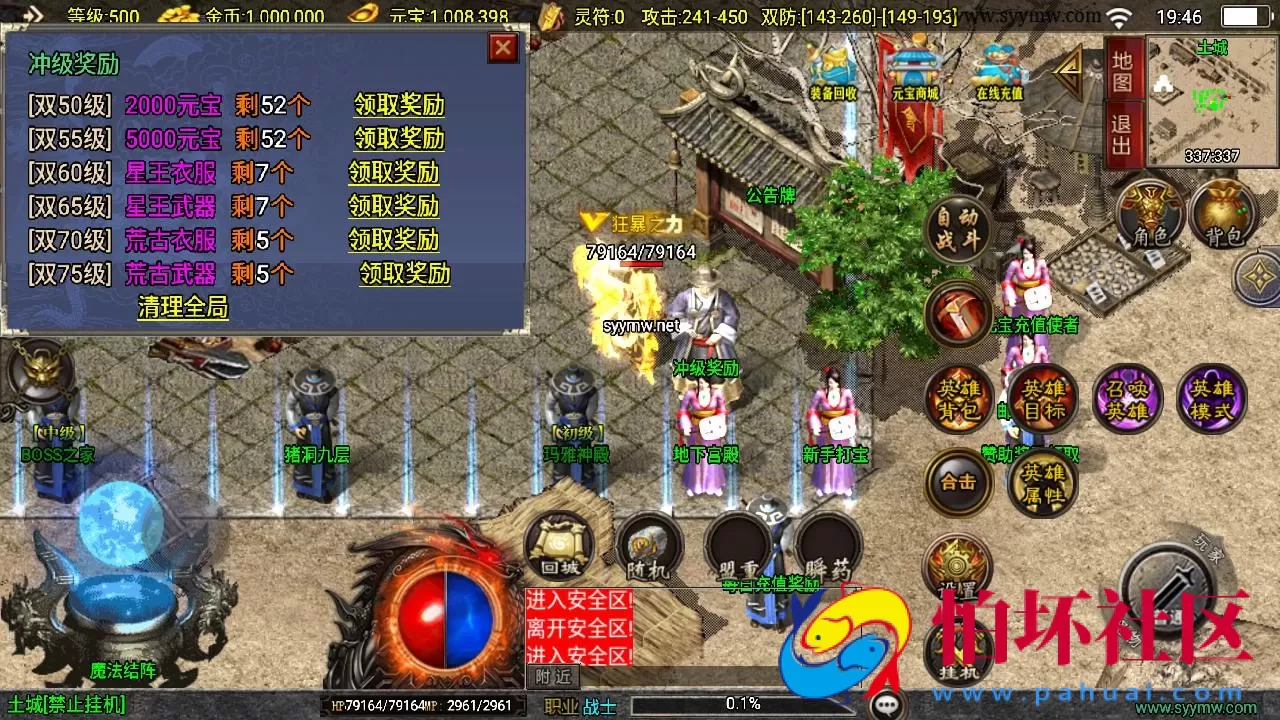
Task: Open the 召唤英雄 summon hero icon
Action: point(1128,398)
